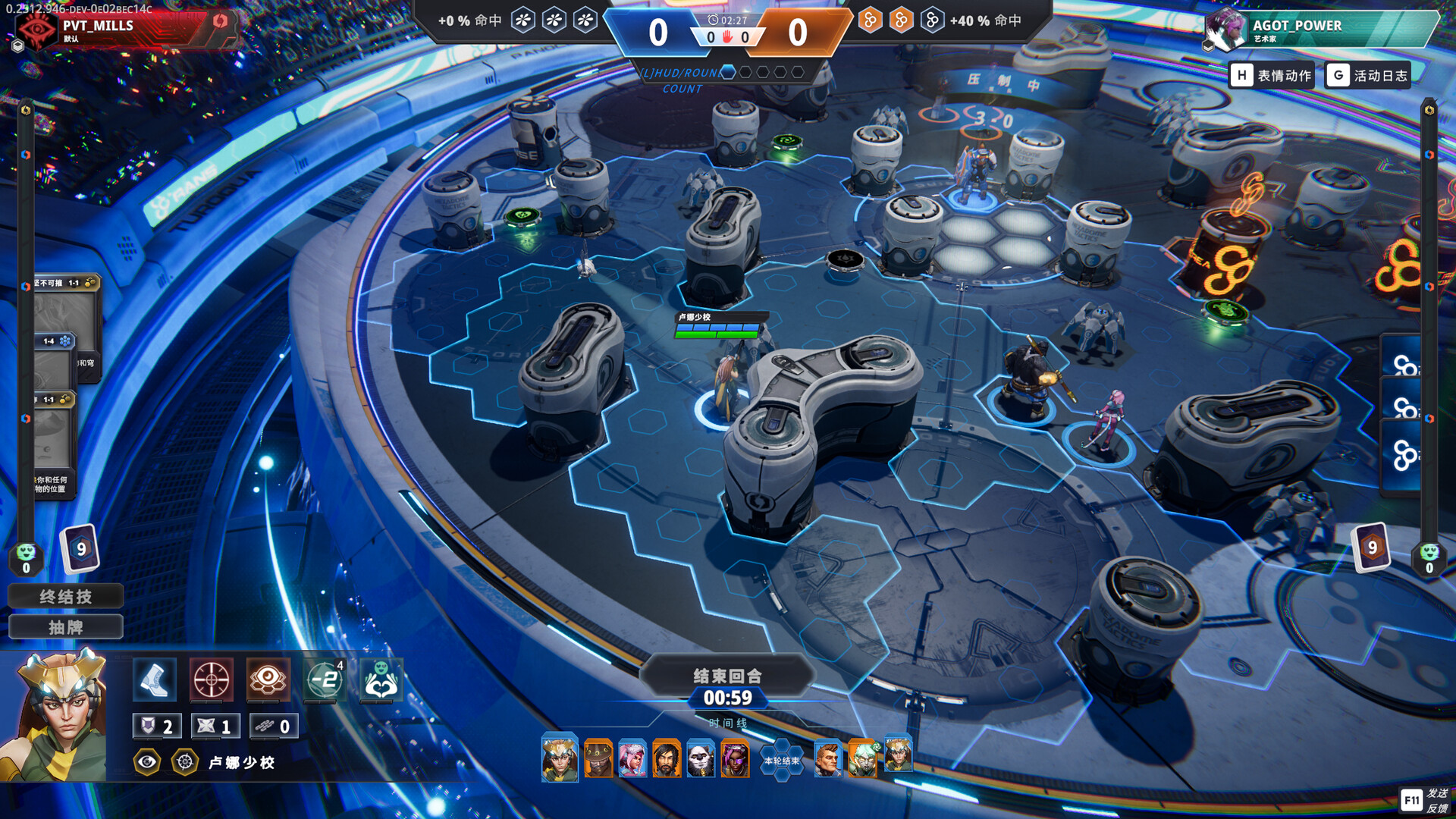Click the 终结技 finisher button
Image resolution: width=1456 pixels, height=819 pixels.
point(65,597)
